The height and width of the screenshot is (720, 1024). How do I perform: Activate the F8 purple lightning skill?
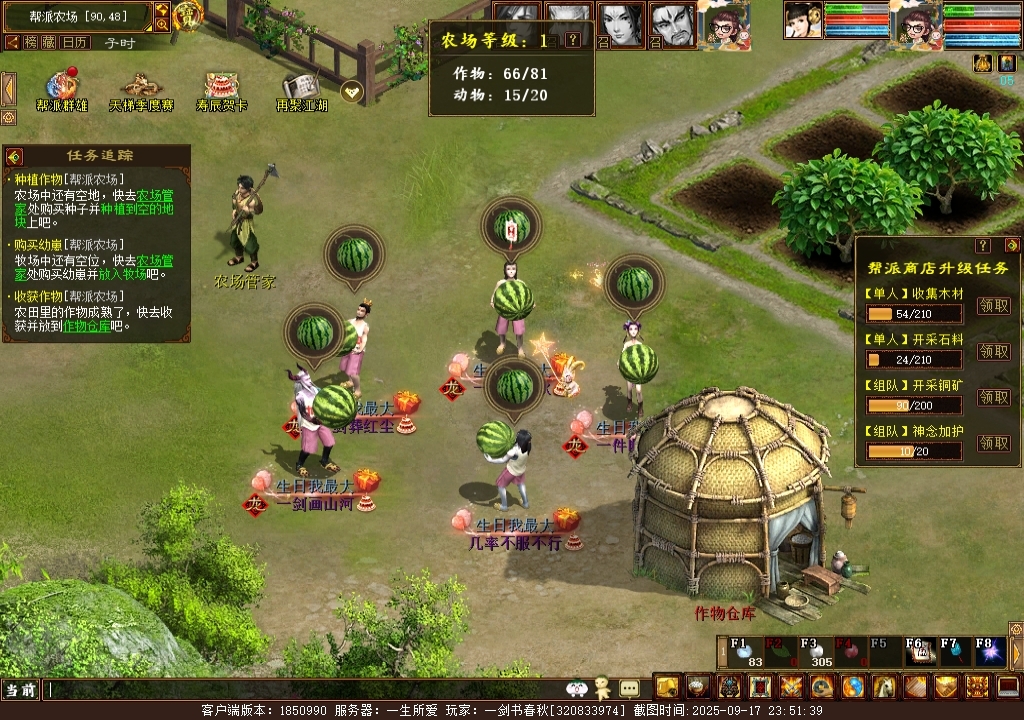tap(990, 652)
